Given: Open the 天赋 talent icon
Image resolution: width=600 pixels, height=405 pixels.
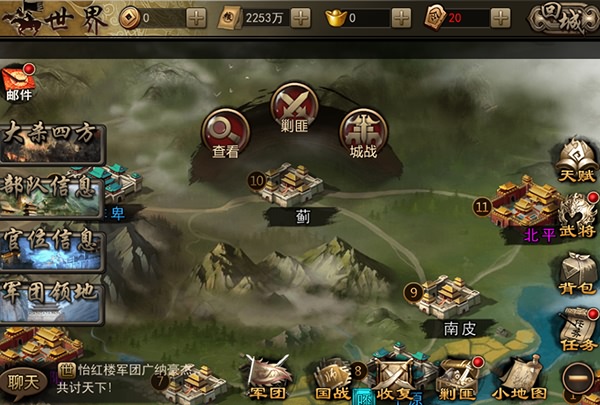Looking at the screenshot, I should (577, 160).
